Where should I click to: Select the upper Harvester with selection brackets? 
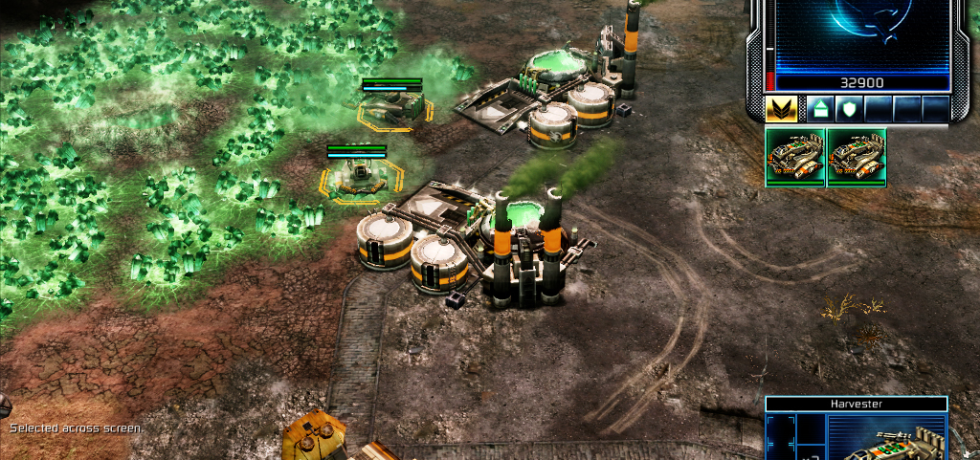tap(393, 108)
